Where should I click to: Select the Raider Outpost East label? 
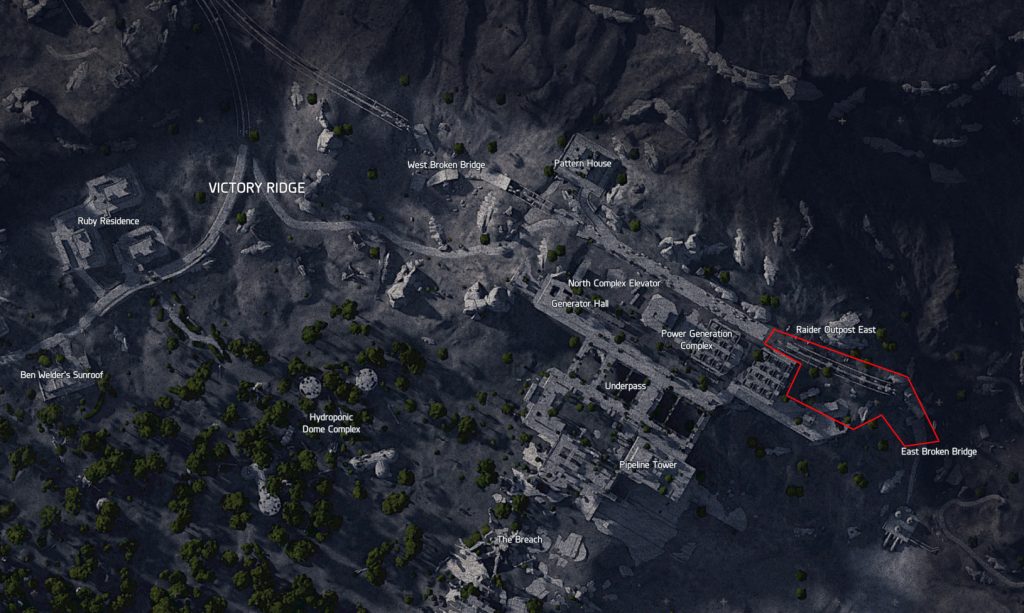pyautogui.click(x=835, y=329)
